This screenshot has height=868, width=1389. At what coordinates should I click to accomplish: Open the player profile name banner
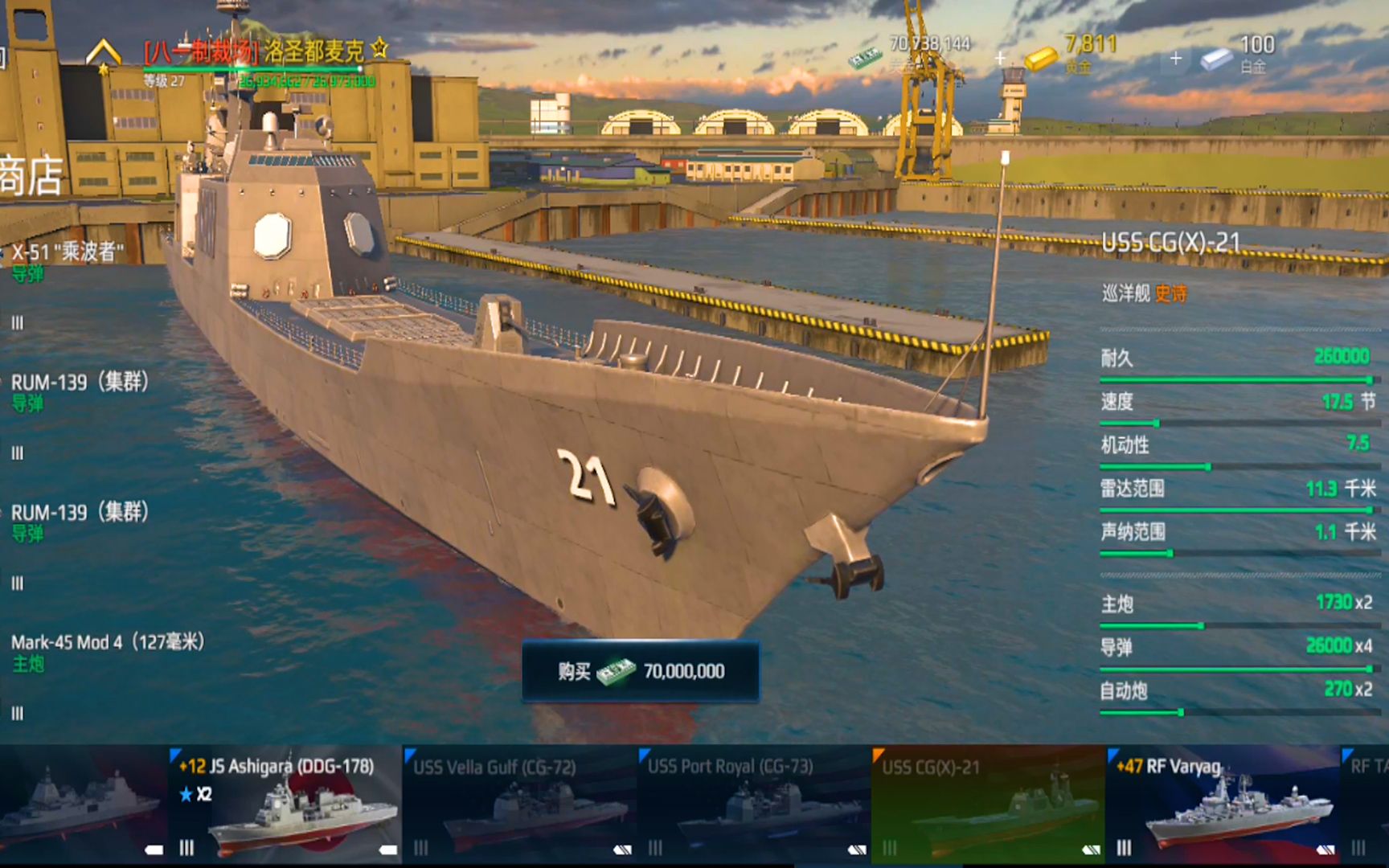(253, 53)
